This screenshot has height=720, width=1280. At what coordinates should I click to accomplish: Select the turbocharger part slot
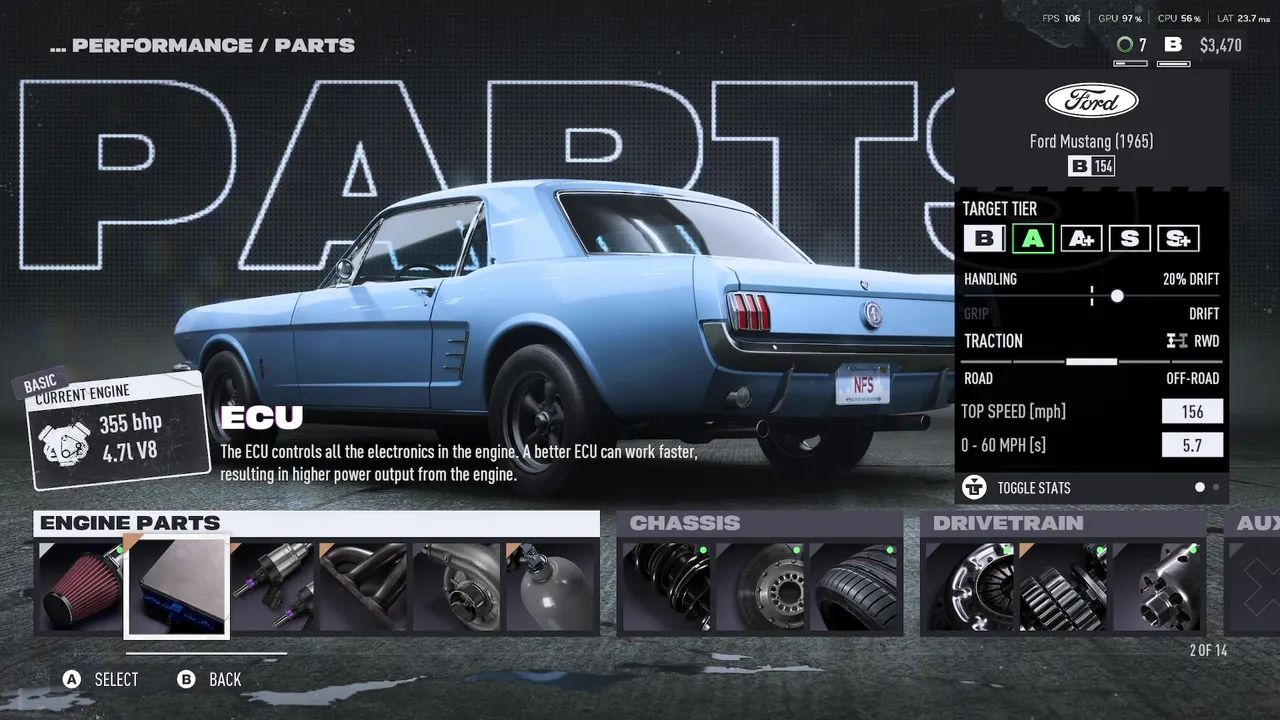coord(458,588)
